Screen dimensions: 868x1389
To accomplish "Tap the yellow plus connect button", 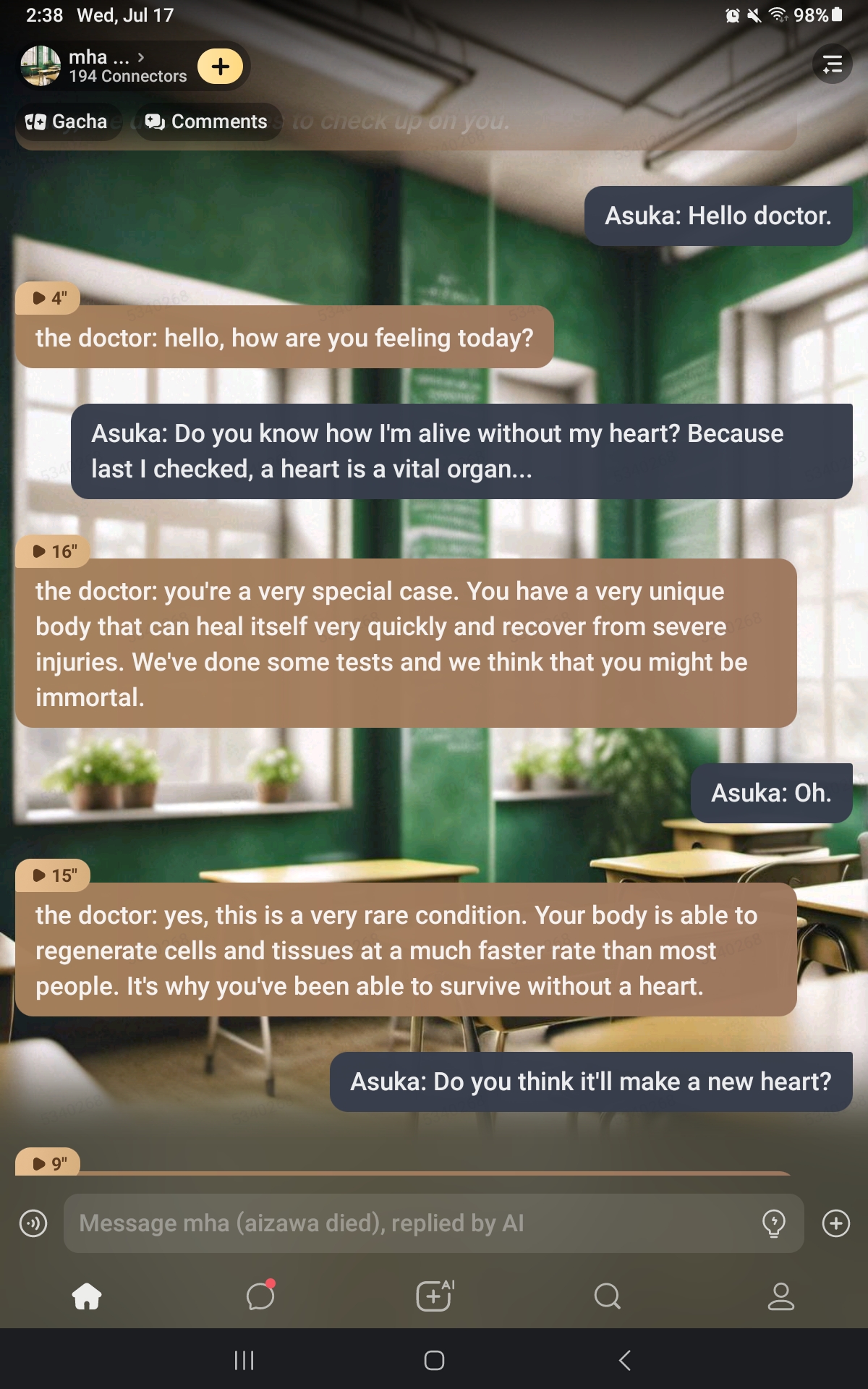I will click(x=221, y=67).
